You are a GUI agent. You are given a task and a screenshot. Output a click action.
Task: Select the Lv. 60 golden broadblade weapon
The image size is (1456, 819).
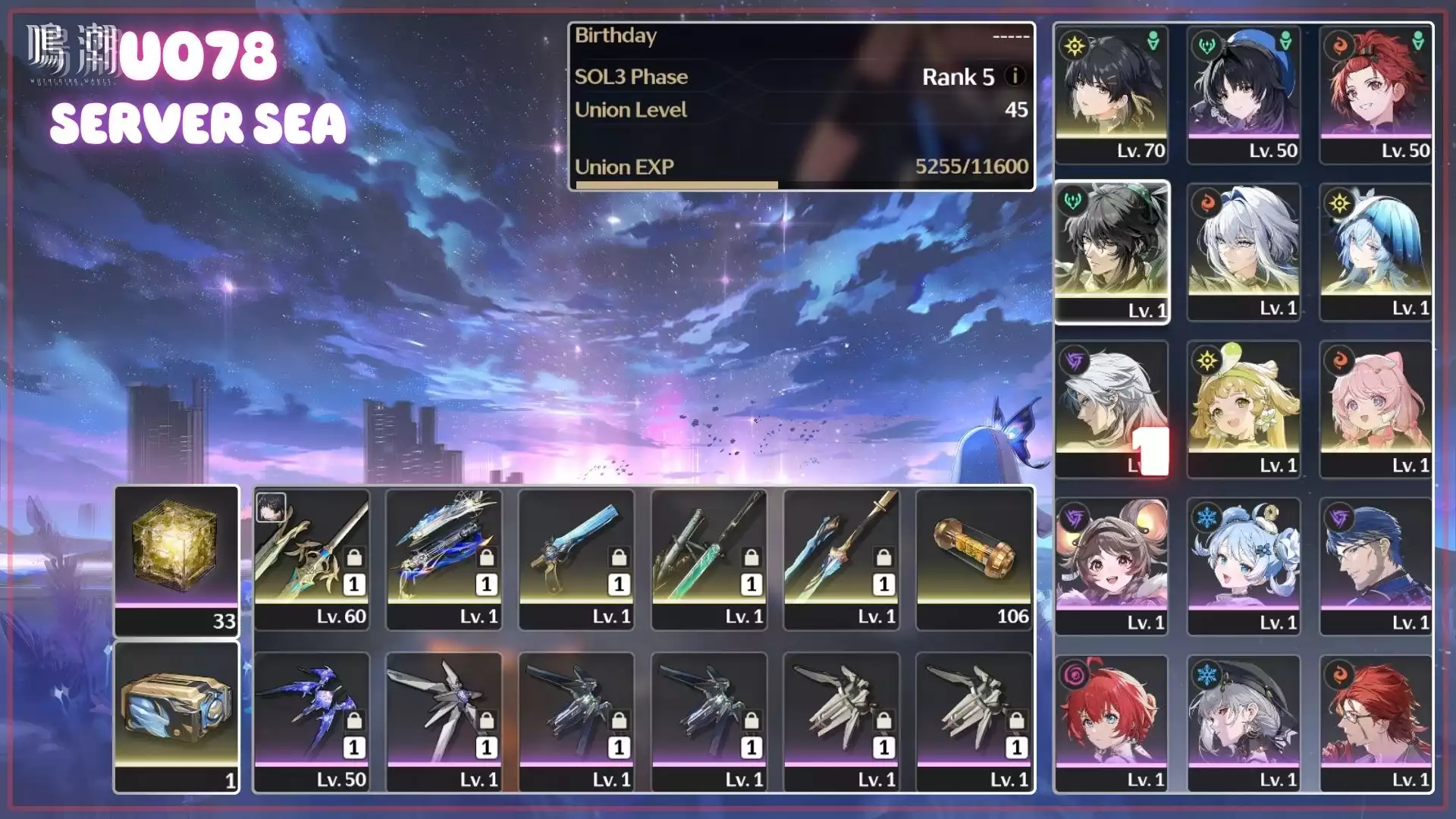pos(312,560)
